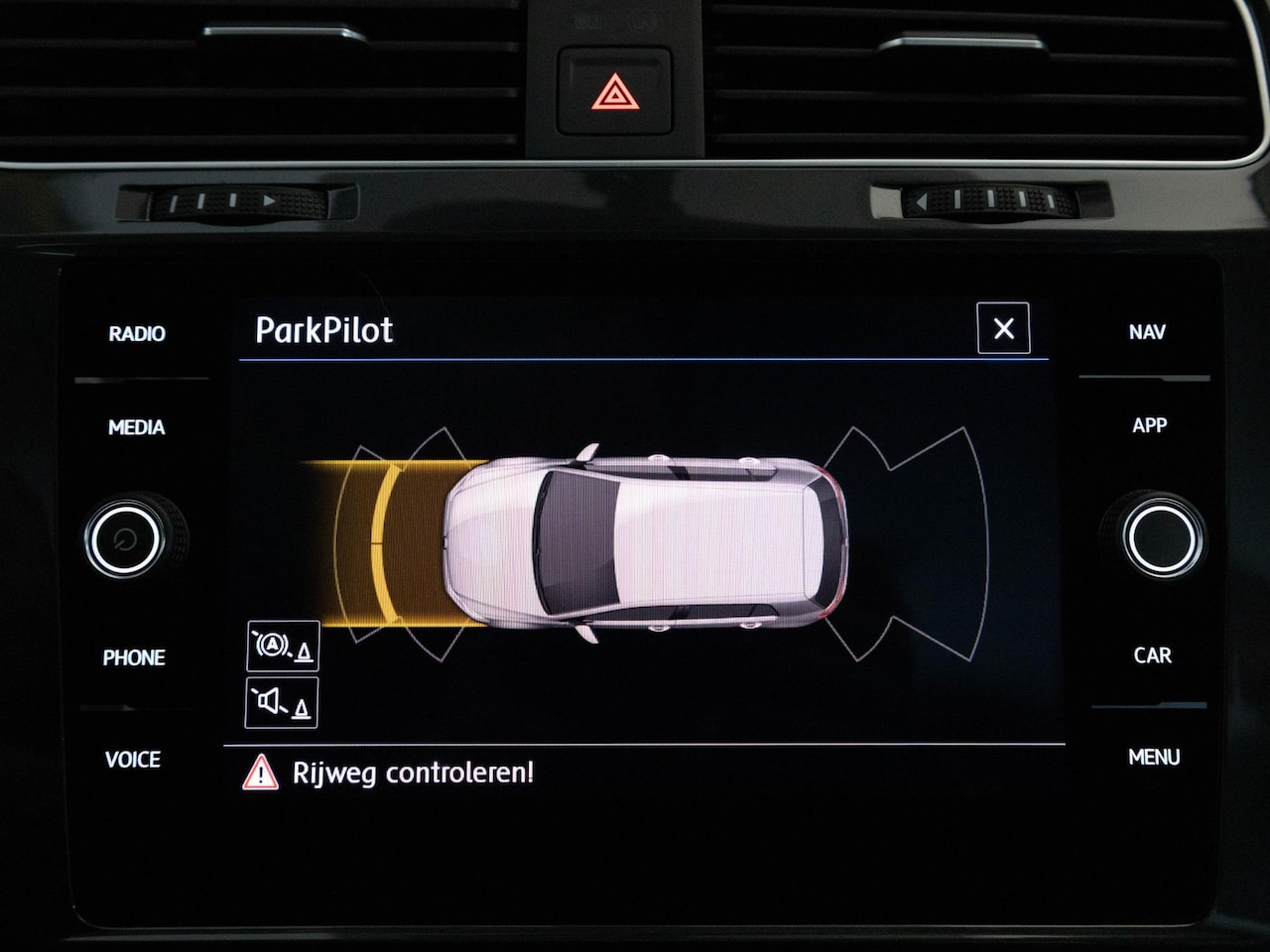1270x952 pixels.
Task: Activate the hazard warning light button
Action: 615,92
